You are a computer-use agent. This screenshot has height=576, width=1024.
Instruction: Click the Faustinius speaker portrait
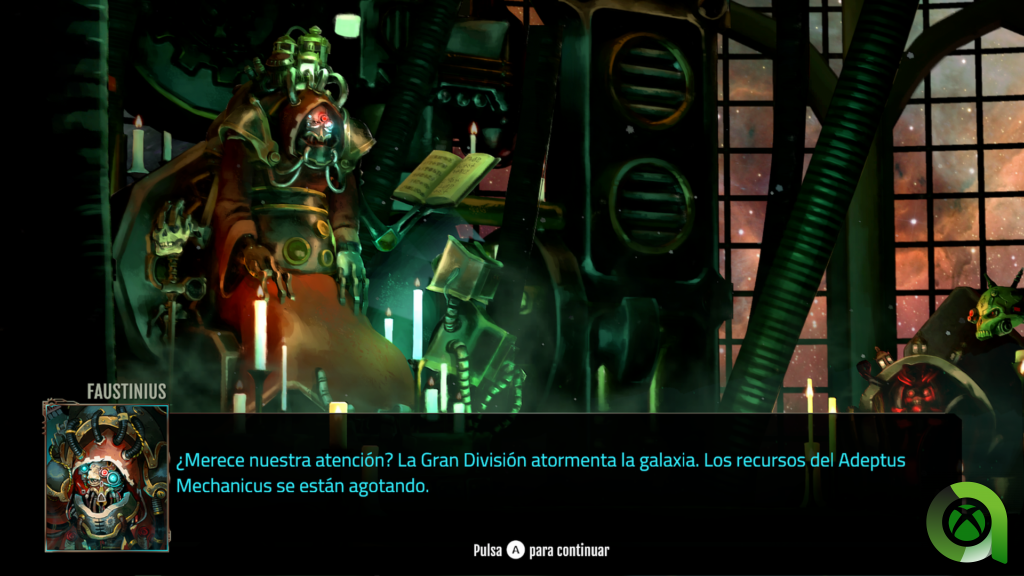pyautogui.click(x=106, y=477)
